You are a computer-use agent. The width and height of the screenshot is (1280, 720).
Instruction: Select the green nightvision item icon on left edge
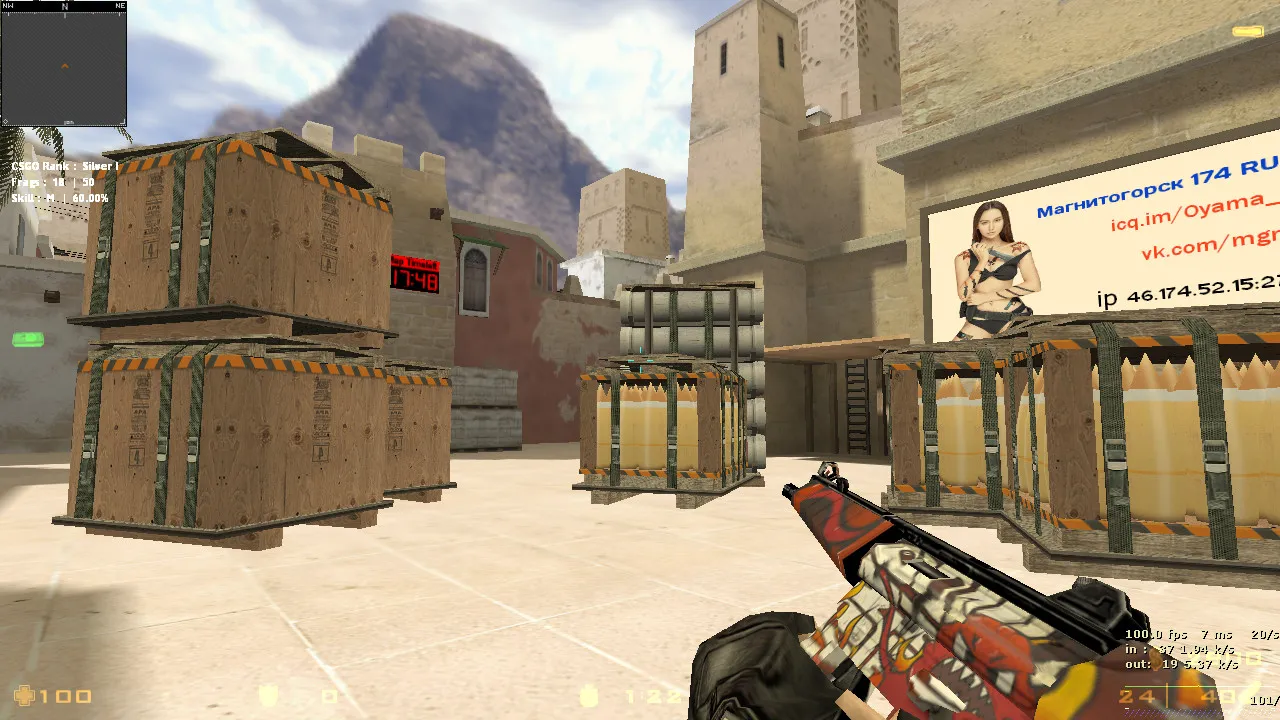27,338
